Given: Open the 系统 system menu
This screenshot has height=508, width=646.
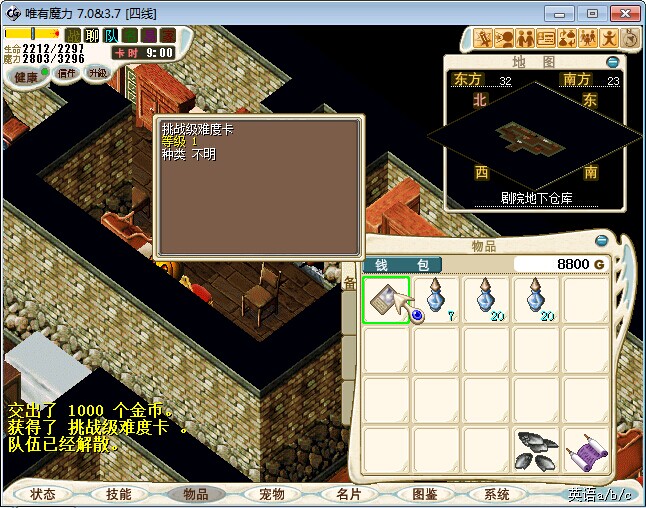Looking at the screenshot, I should pyautogui.click(x=497, y=494).
